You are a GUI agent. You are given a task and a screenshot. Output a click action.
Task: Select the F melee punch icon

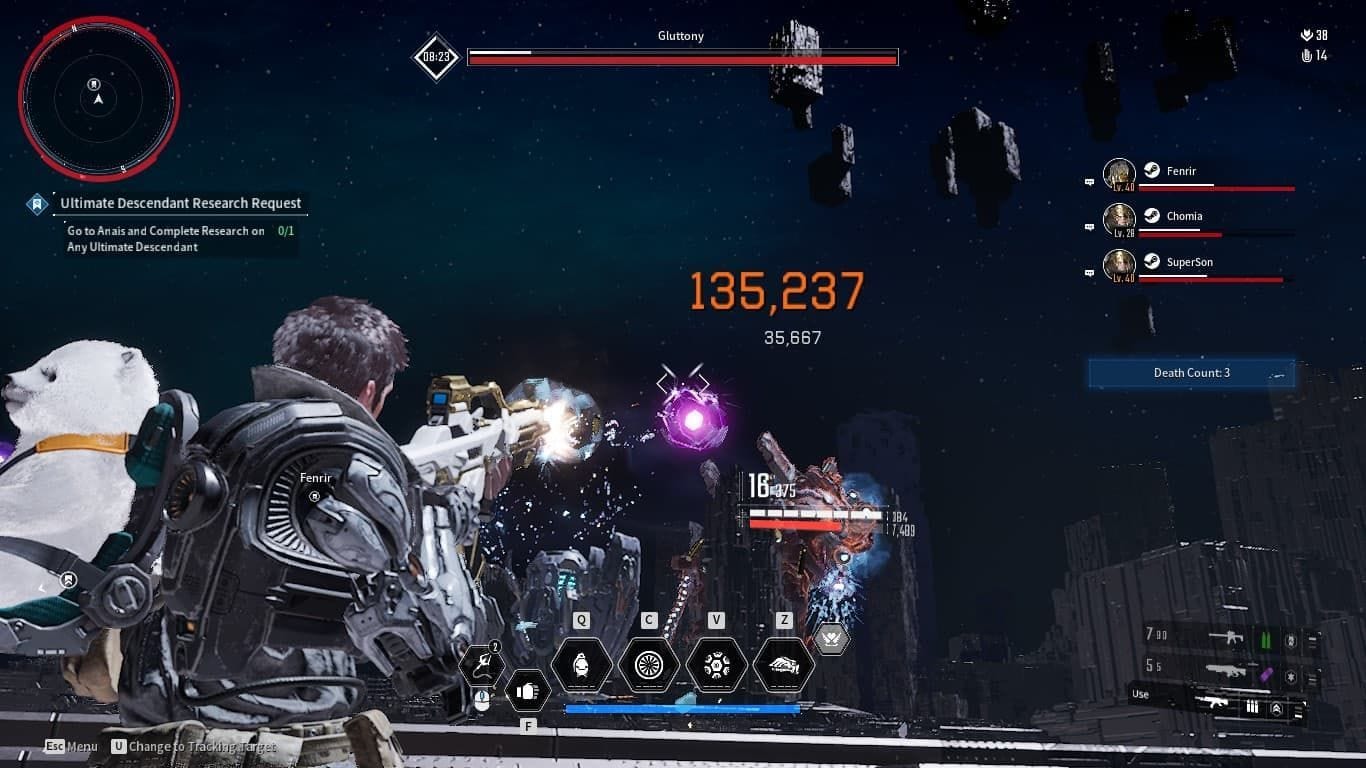528,690
